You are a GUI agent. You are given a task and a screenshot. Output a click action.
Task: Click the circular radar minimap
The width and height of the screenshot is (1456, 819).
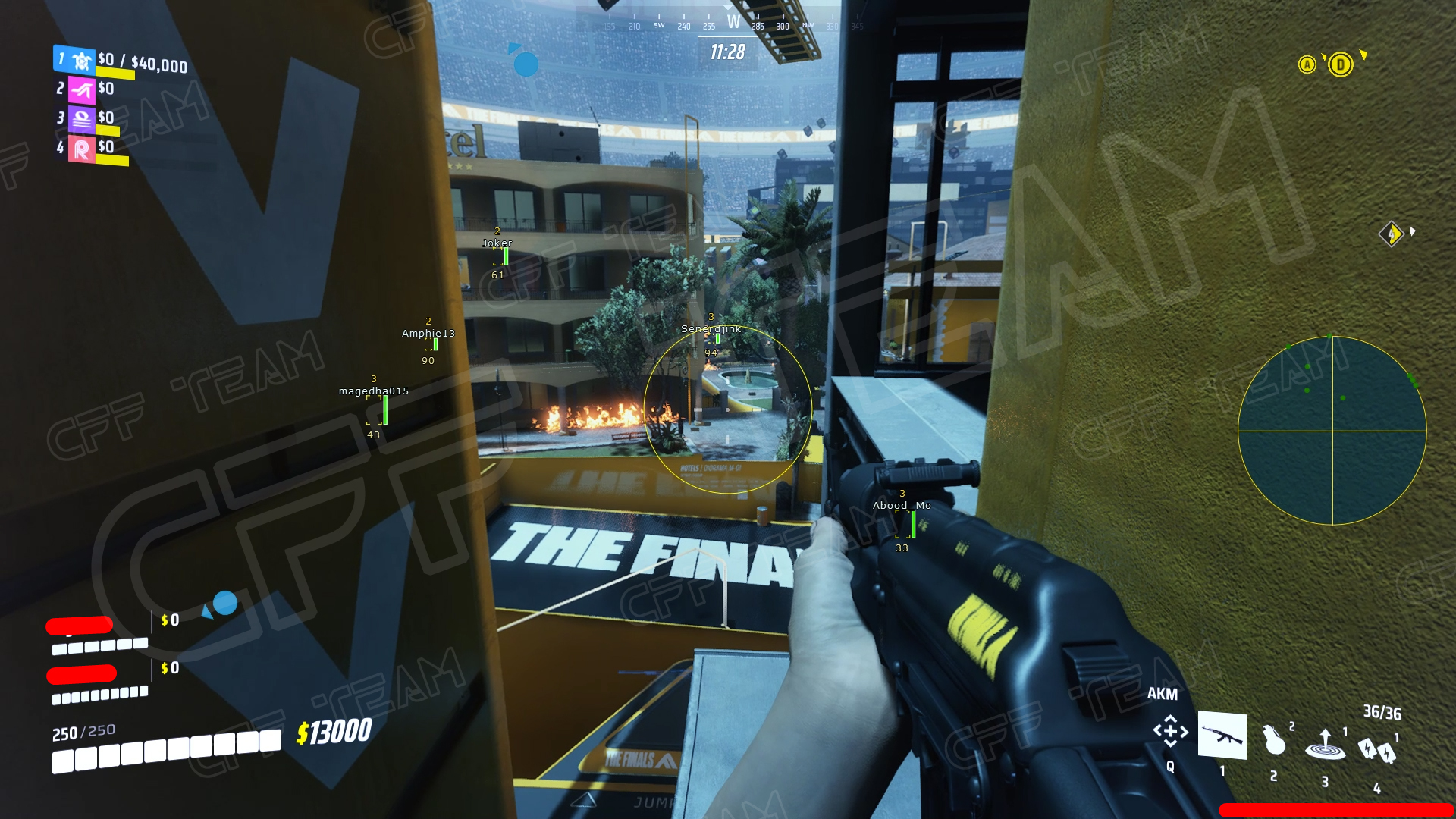click(1332, 430)
